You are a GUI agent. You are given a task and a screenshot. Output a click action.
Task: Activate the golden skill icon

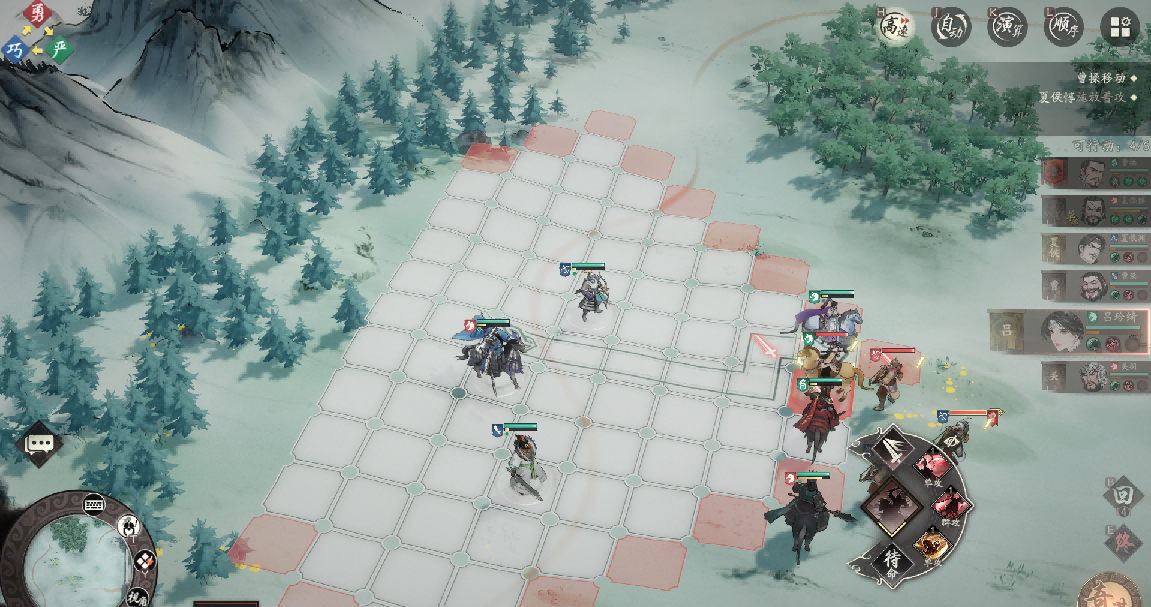pyautogui.click(x=930, y=546)
